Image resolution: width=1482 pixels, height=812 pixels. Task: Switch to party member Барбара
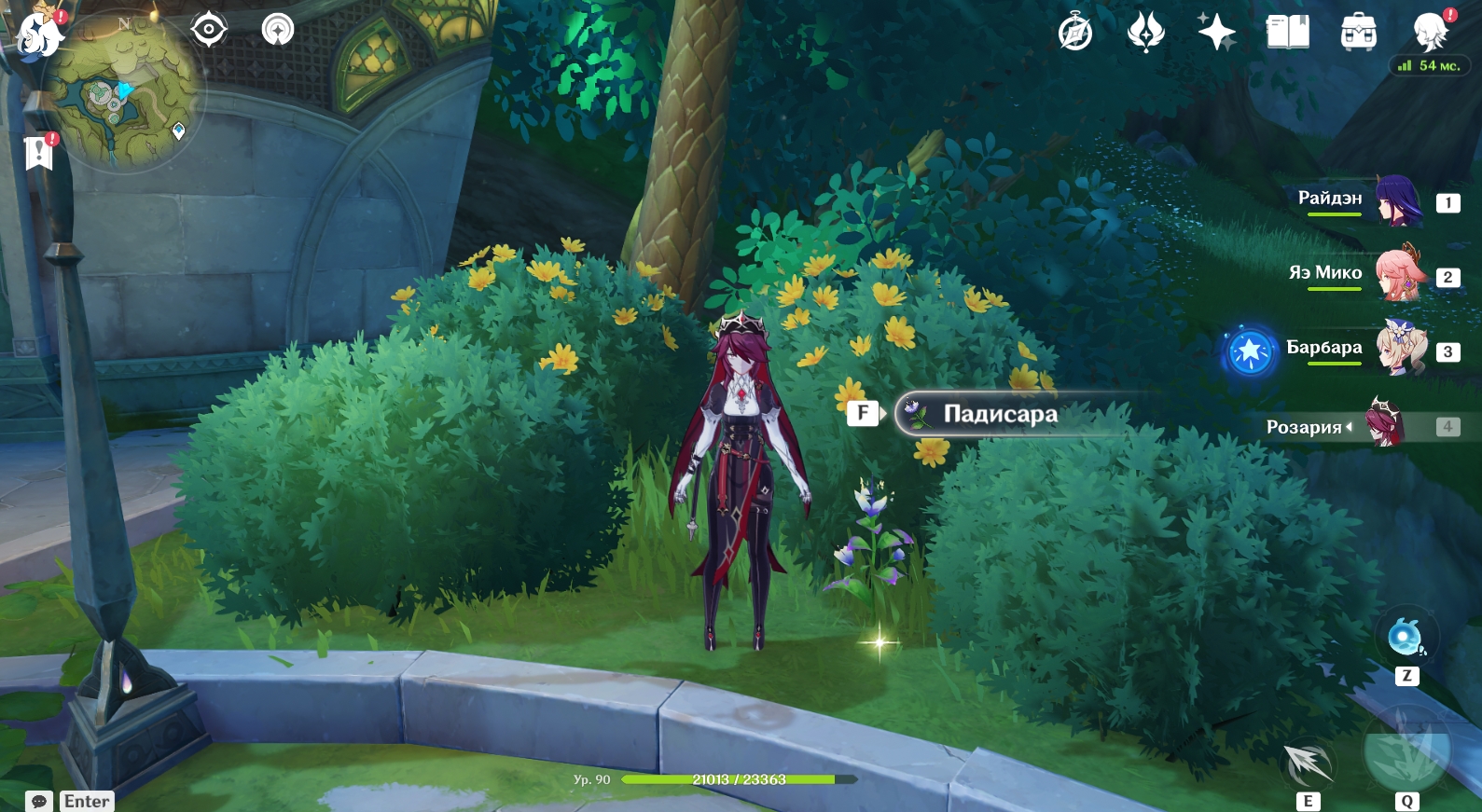coord(1362,349)
